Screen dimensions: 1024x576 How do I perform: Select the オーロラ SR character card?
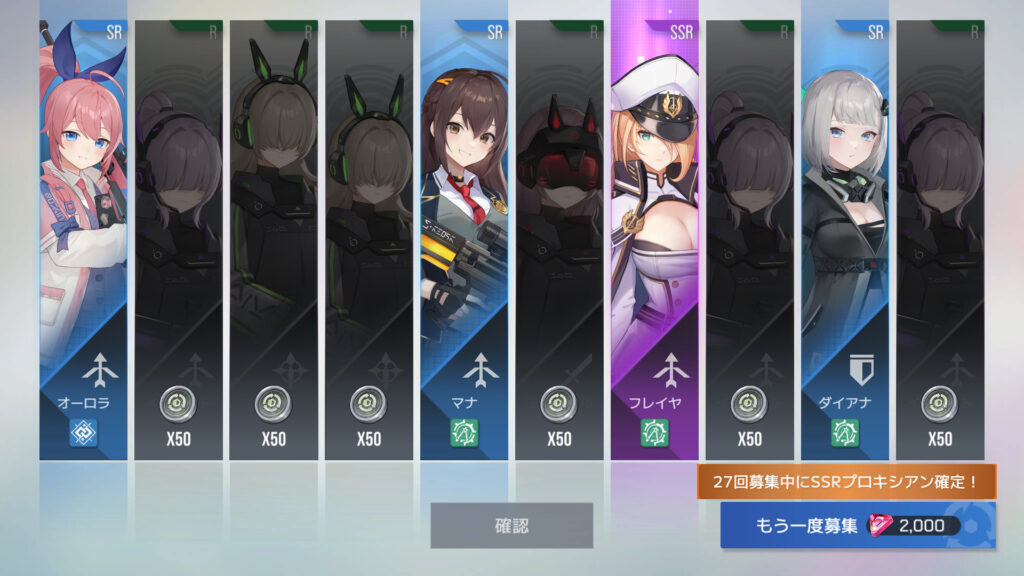point(84,240)
